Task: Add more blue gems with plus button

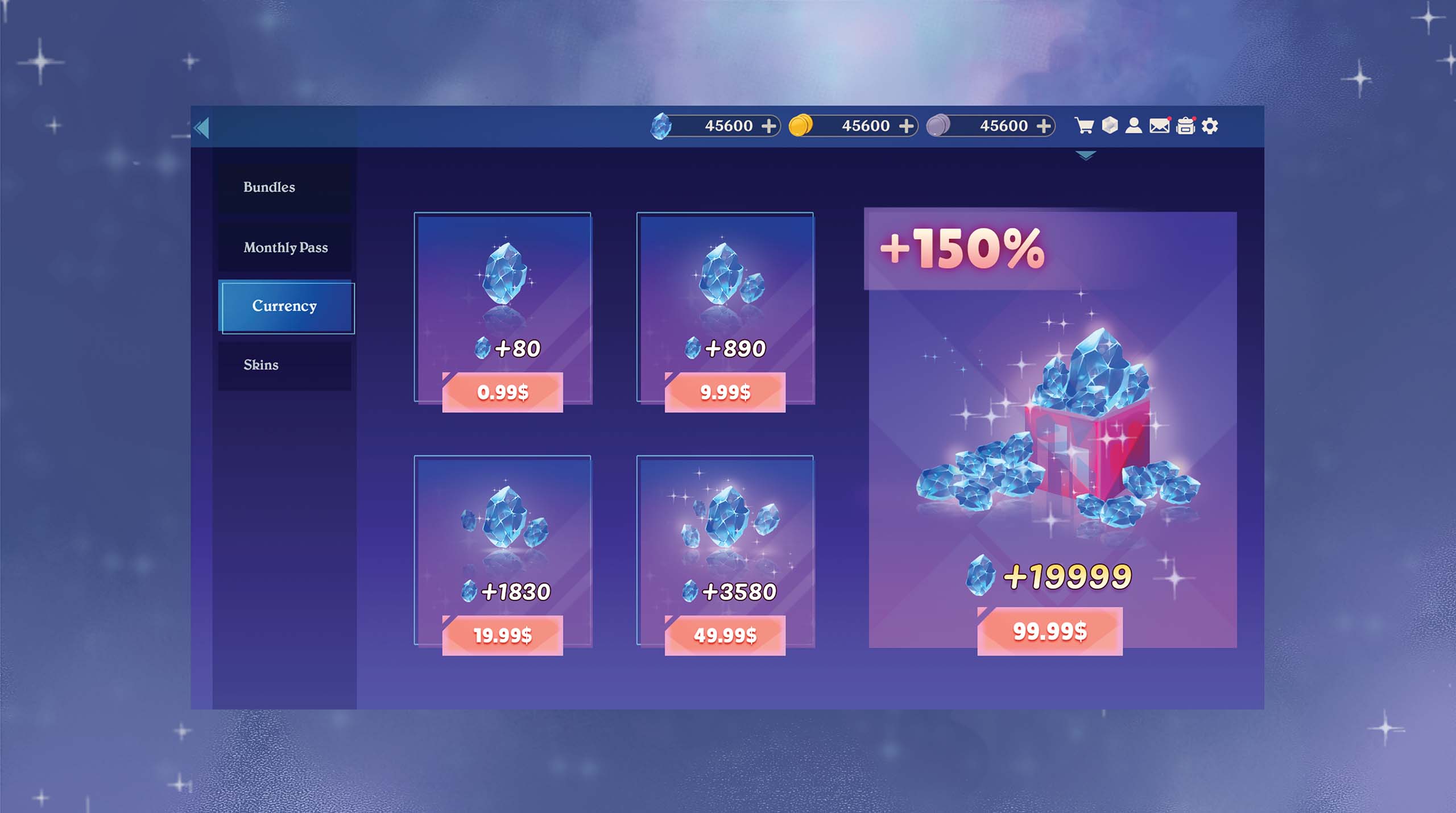Action: tap(768, 126)
